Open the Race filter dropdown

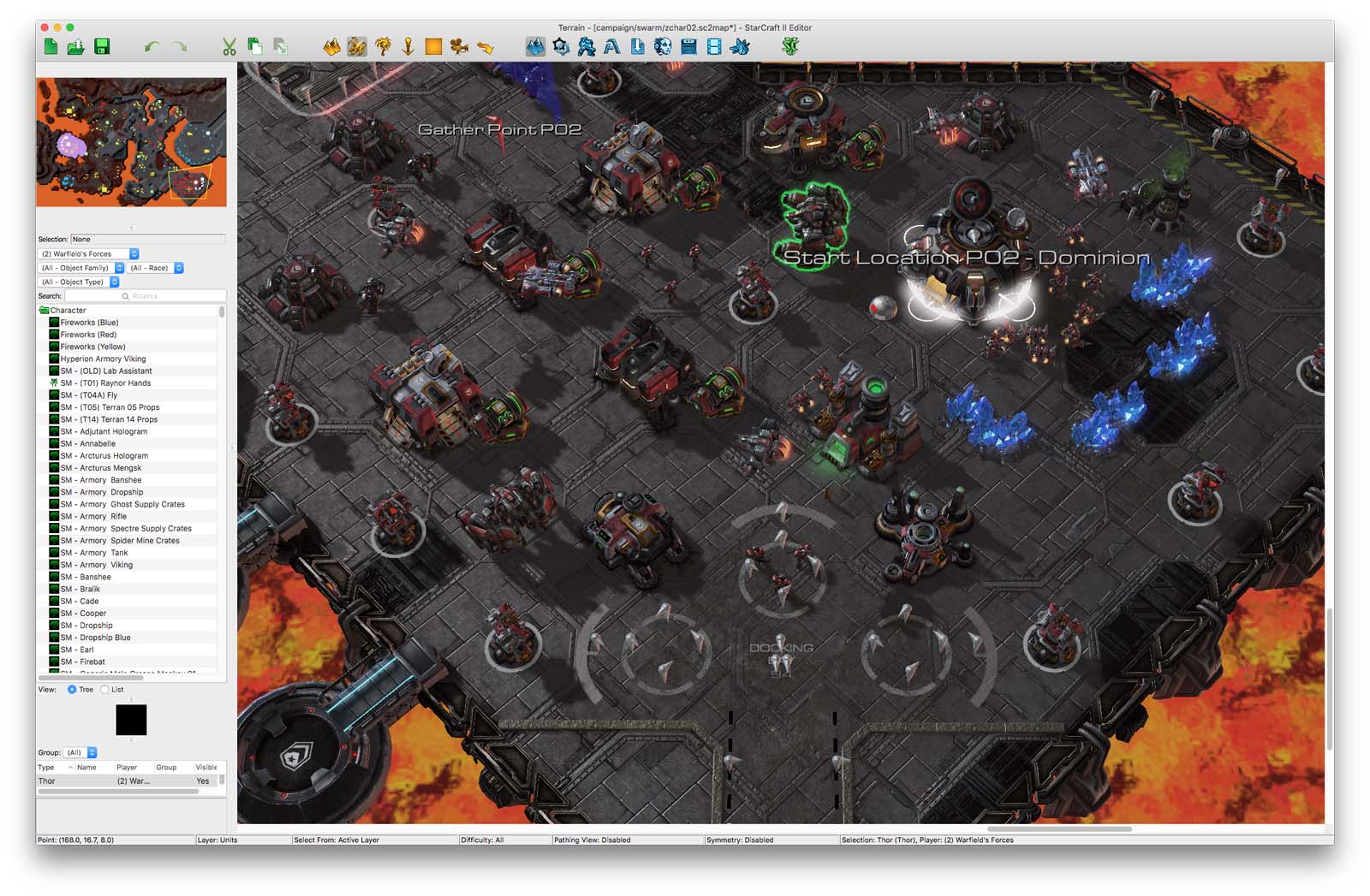click(156, 268)
